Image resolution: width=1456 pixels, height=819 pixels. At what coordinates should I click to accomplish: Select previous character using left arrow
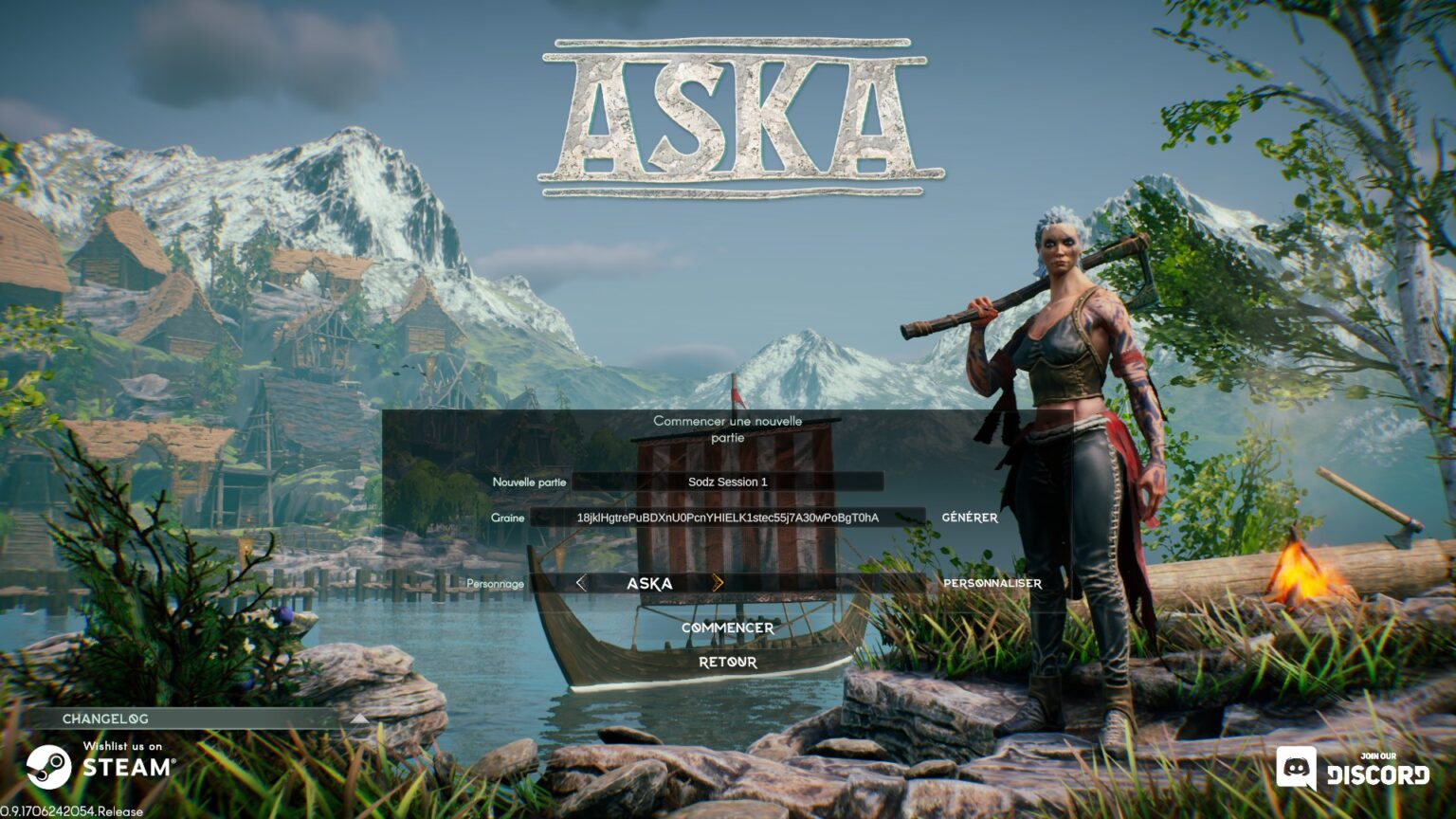click(582, 584)
